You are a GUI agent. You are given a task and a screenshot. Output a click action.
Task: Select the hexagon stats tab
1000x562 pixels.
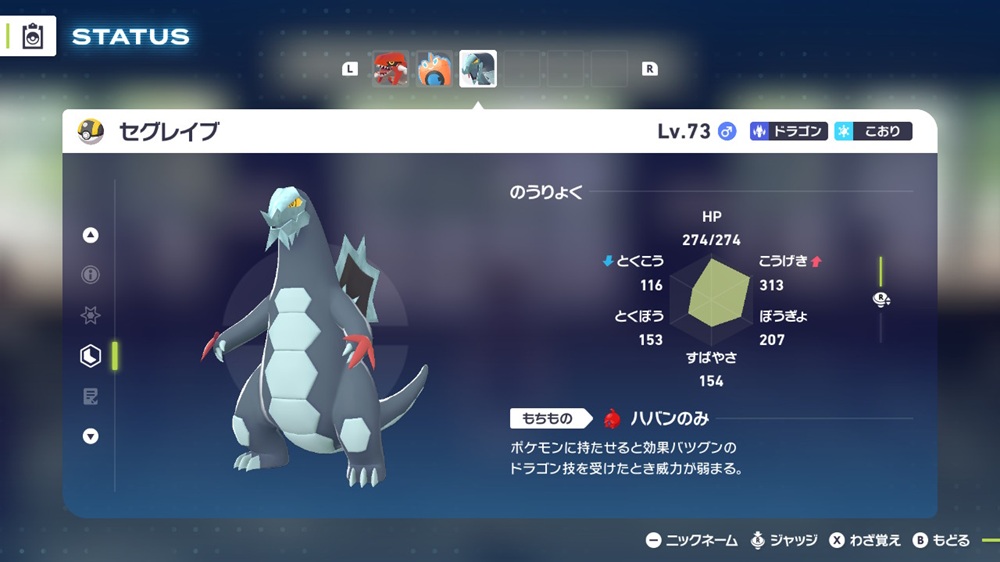[x=91, y=355]
